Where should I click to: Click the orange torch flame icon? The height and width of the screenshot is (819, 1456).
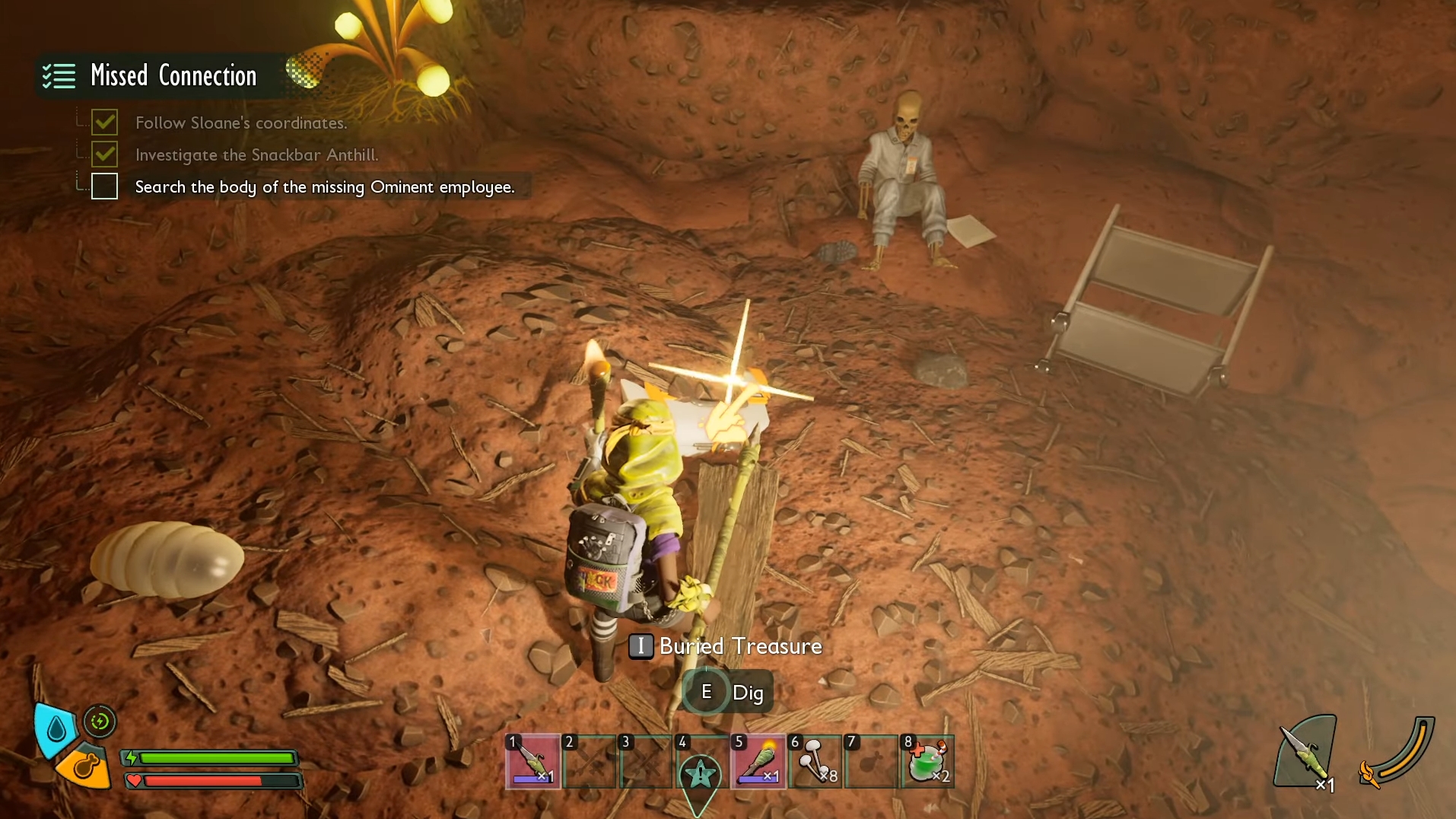click(x=1369, y=775)
